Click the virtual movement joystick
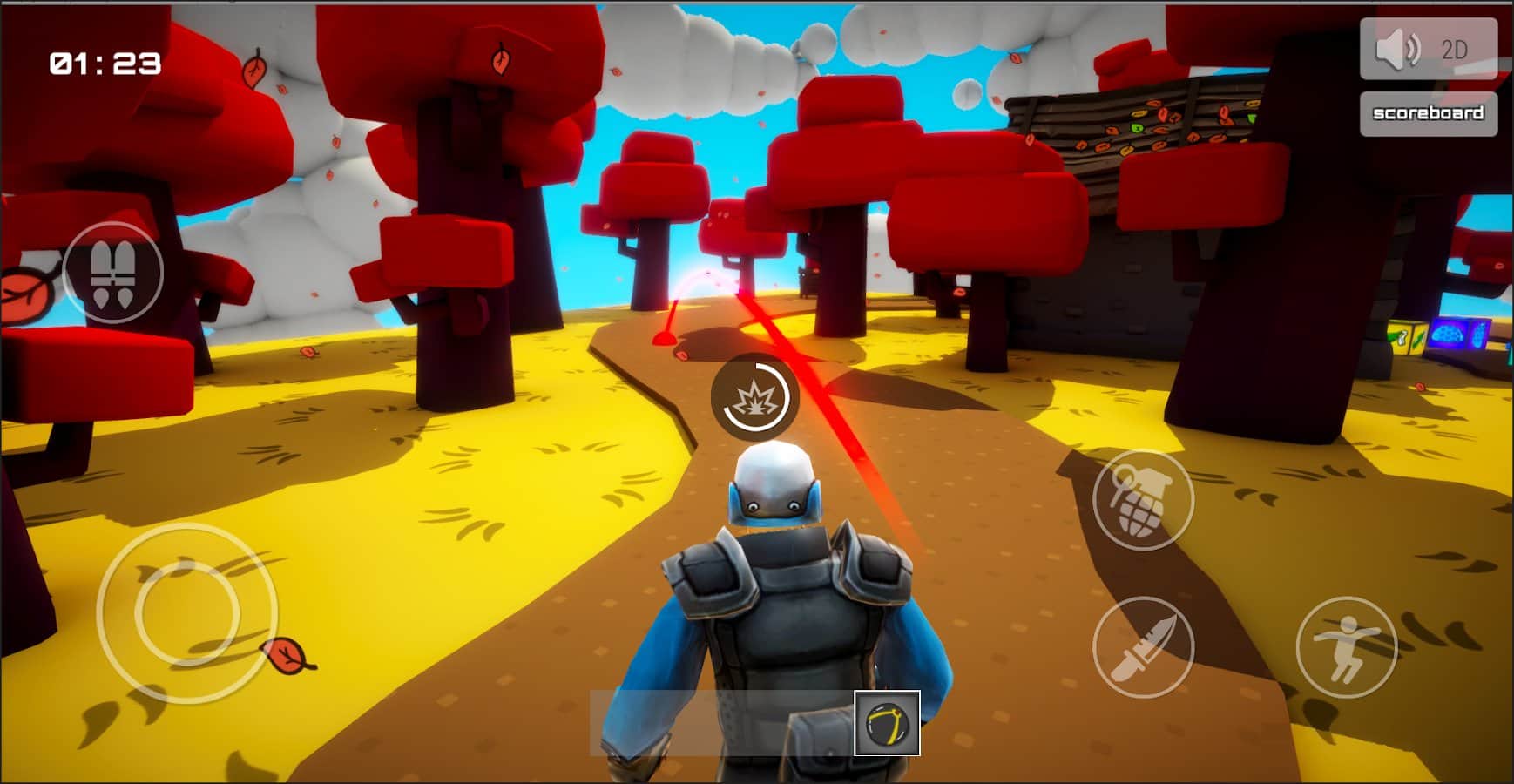Viewport: 1514px width, 784px height. coord(186,612)
